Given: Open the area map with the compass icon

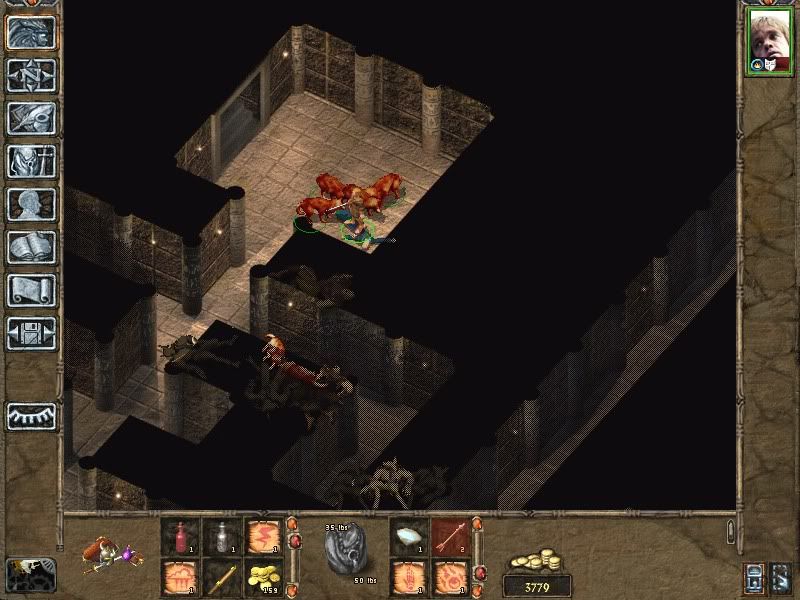Looking at the screenshot, I should point(31,74).
